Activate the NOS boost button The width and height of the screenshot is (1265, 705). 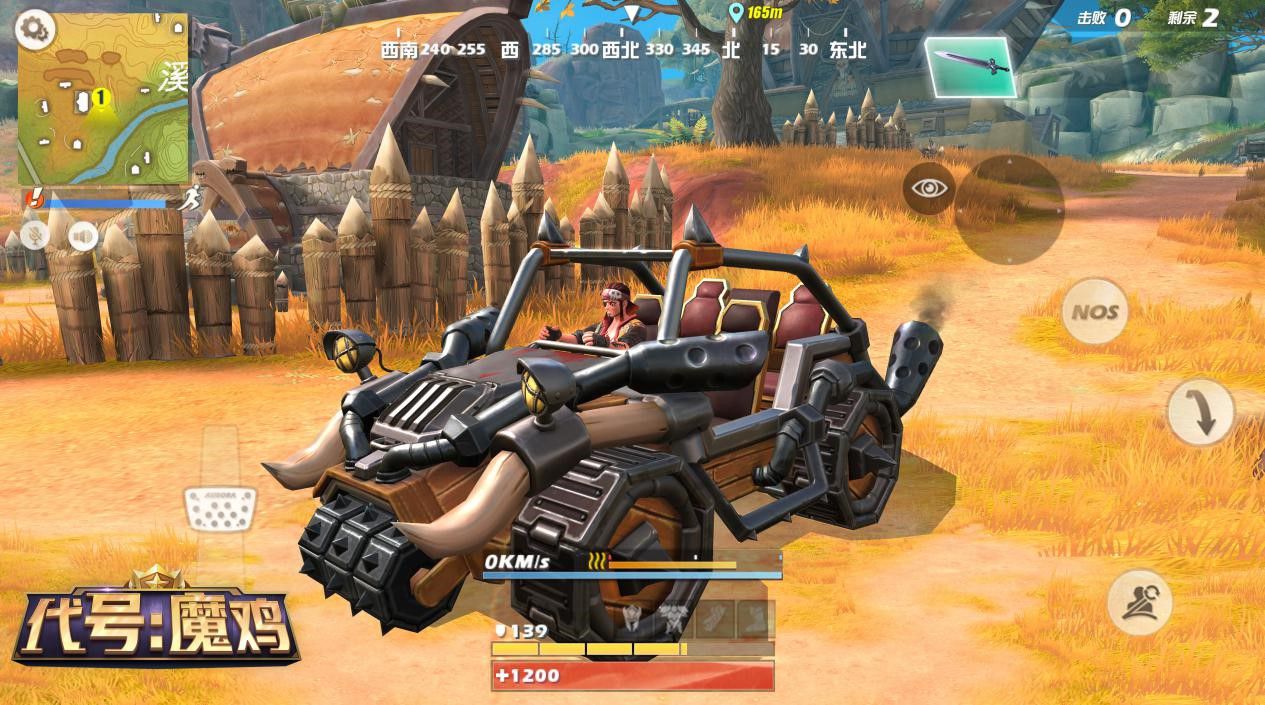(1095, 312)
